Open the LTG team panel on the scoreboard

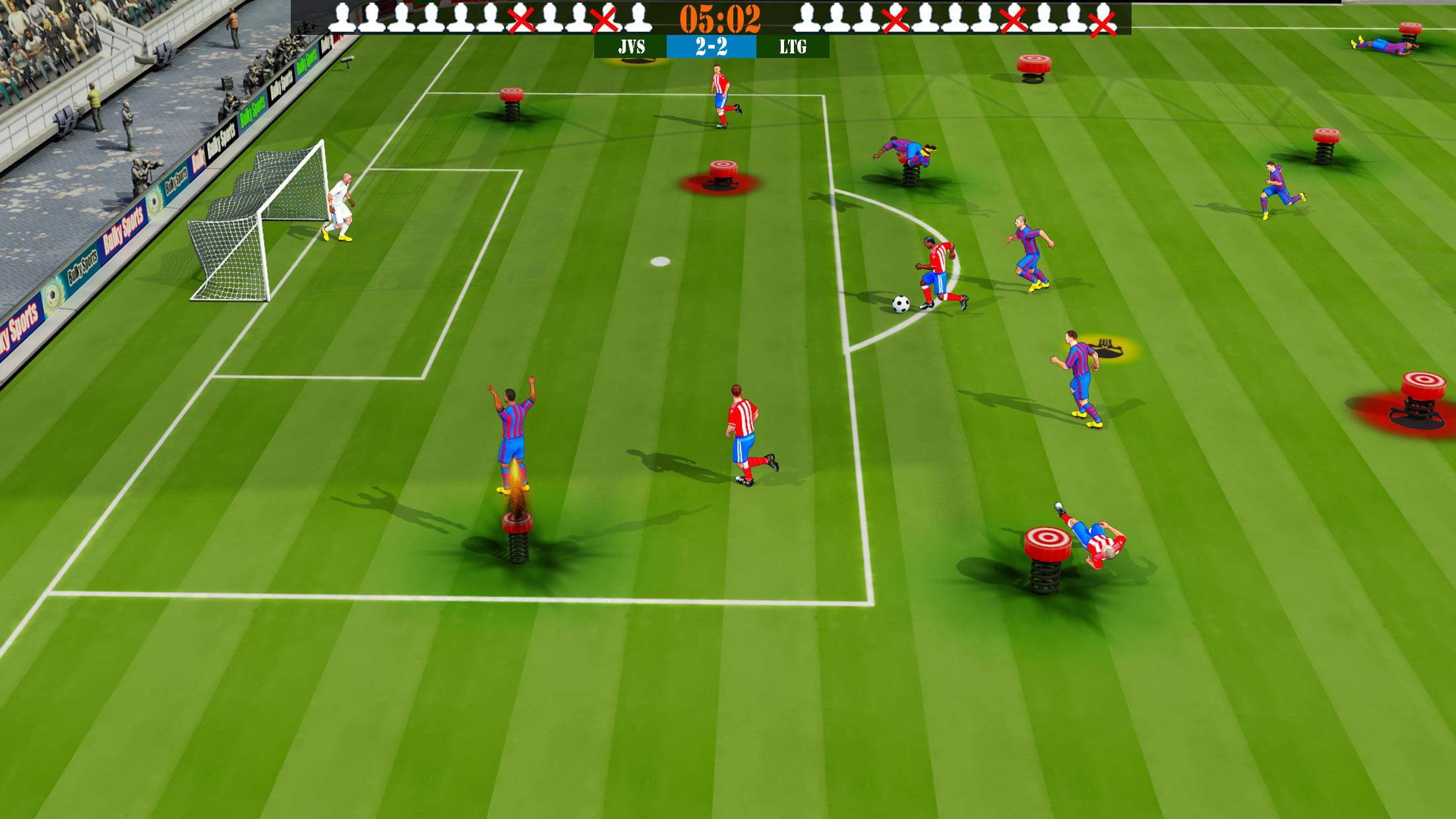(x=795, y=47)
